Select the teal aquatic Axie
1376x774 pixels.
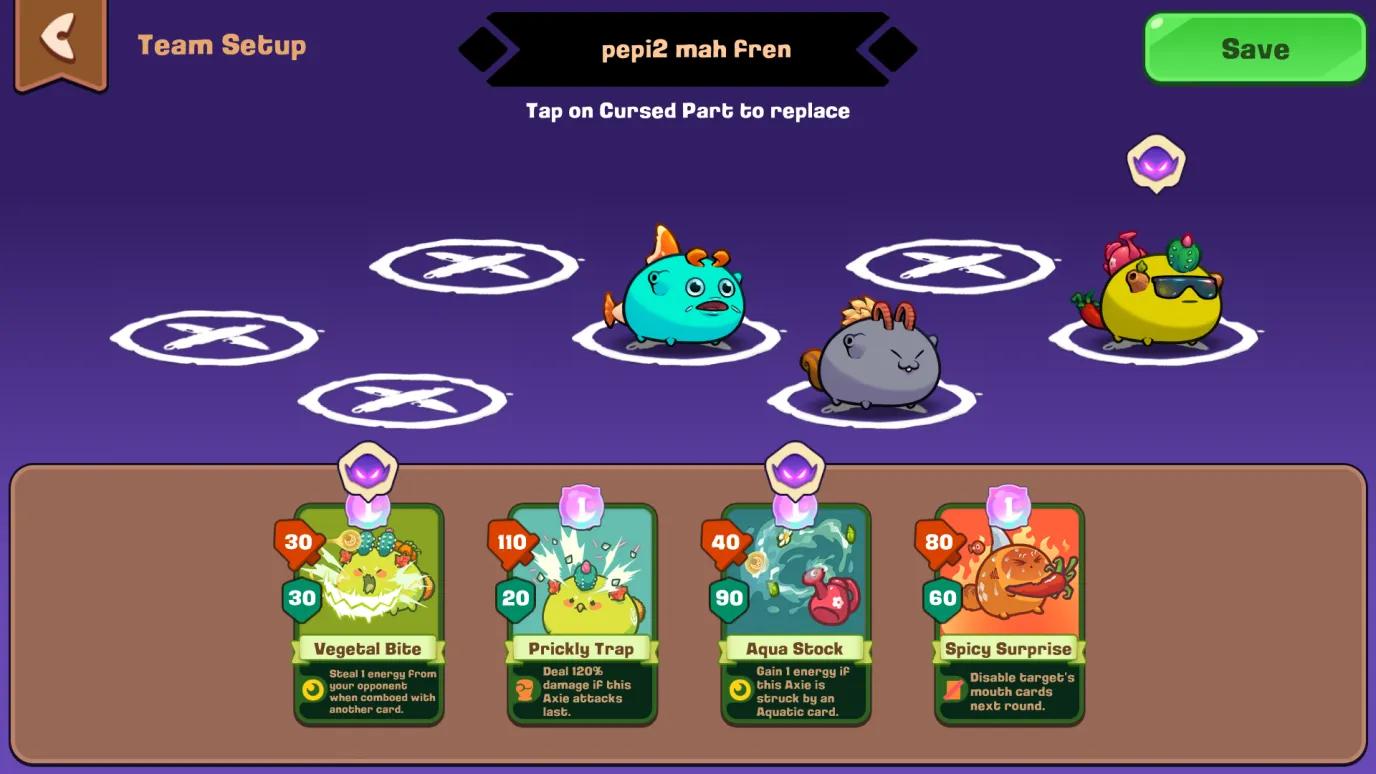pyautogui.click(x=680, y=295)
